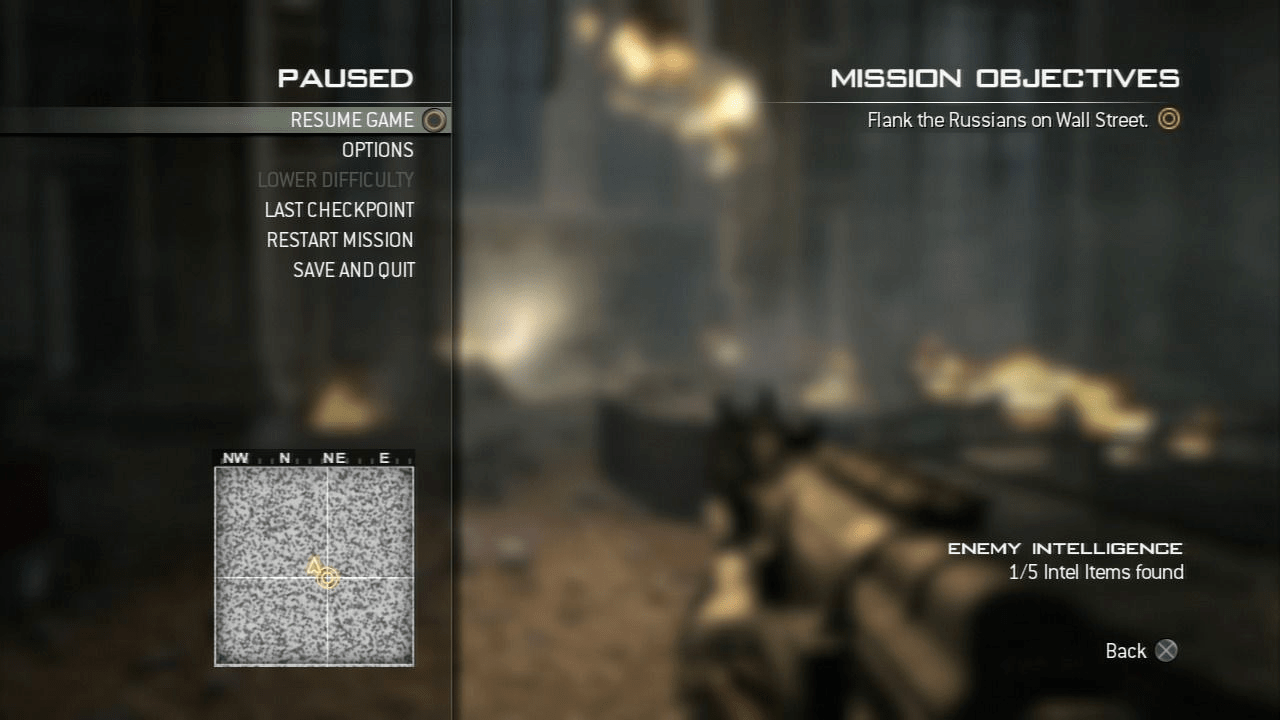
Task: Click the minimap thumbnail
Action: pos(314,563)
